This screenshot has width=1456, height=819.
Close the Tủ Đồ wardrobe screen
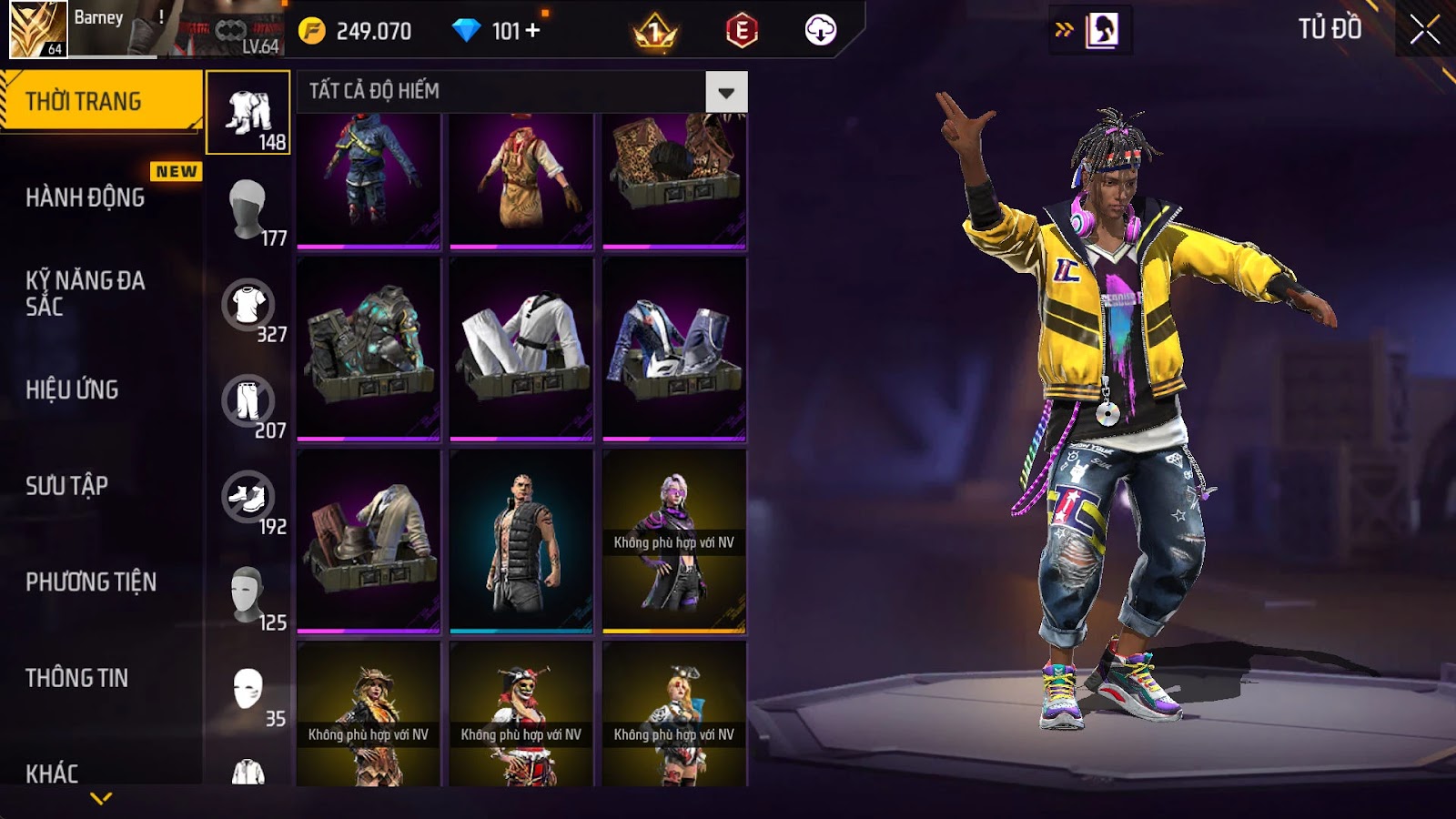pos(1424,30)
